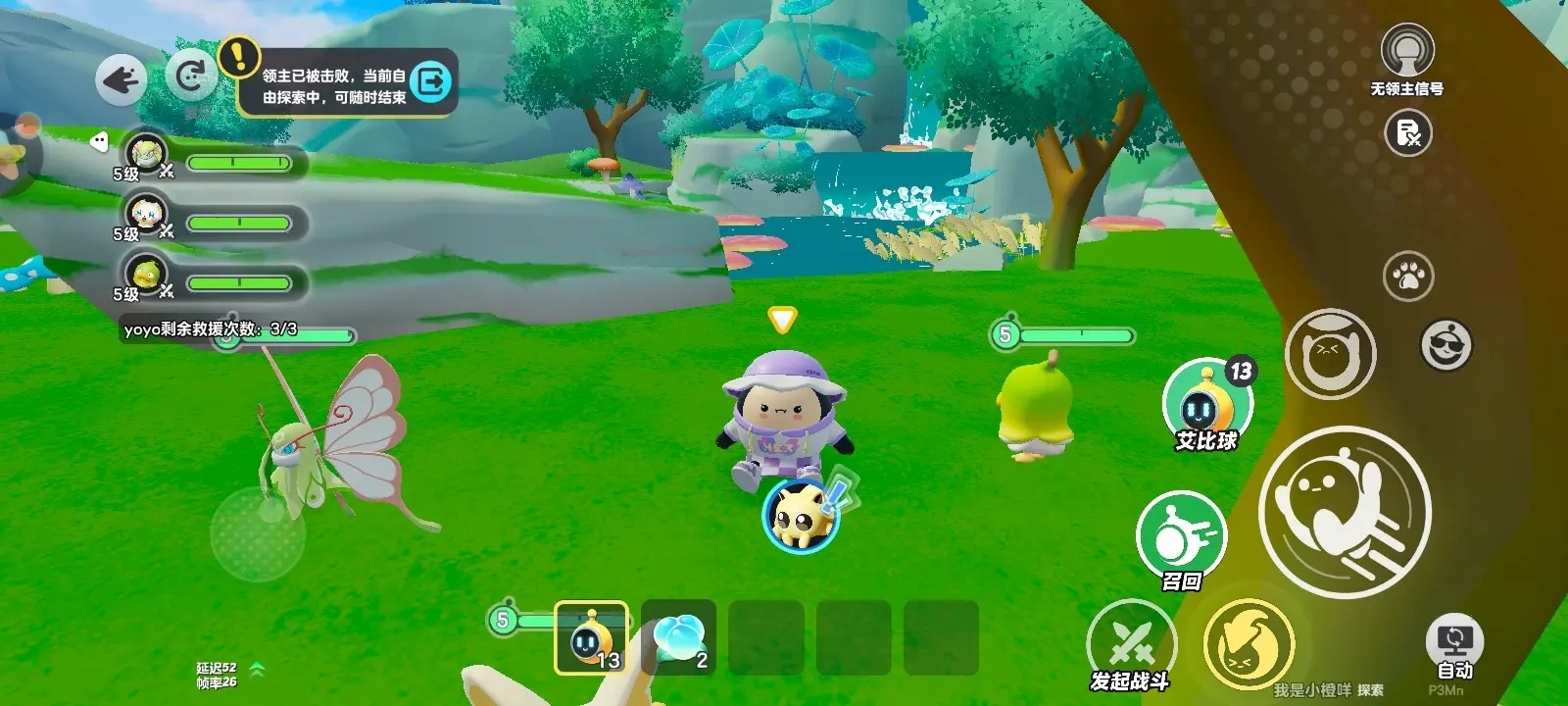Use the yellow flame skill button

click(x=1248, y=642)
